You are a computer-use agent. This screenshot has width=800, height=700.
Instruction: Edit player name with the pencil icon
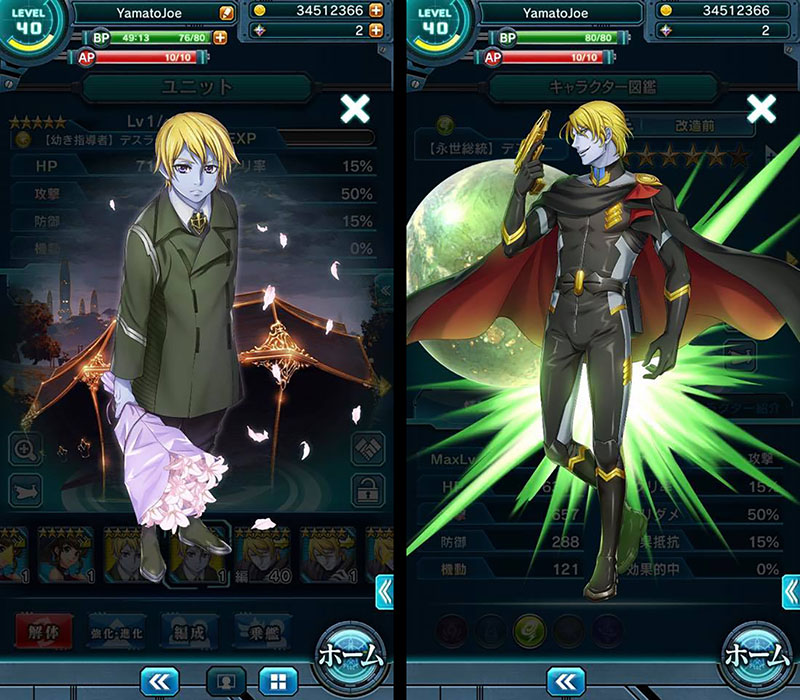coord(227,13)
